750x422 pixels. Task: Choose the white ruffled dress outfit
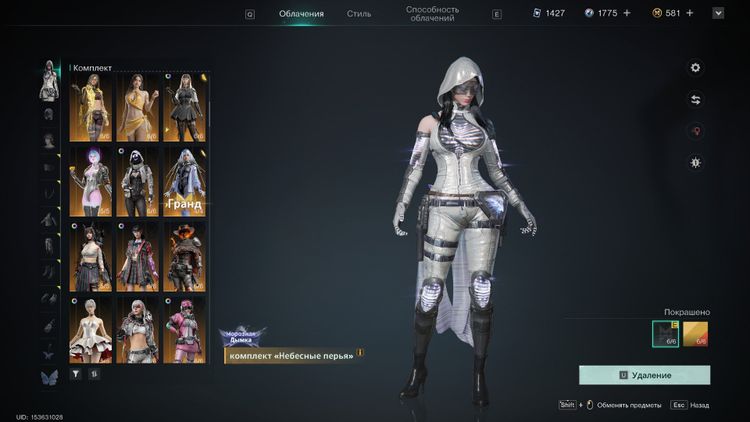point(90,328)
